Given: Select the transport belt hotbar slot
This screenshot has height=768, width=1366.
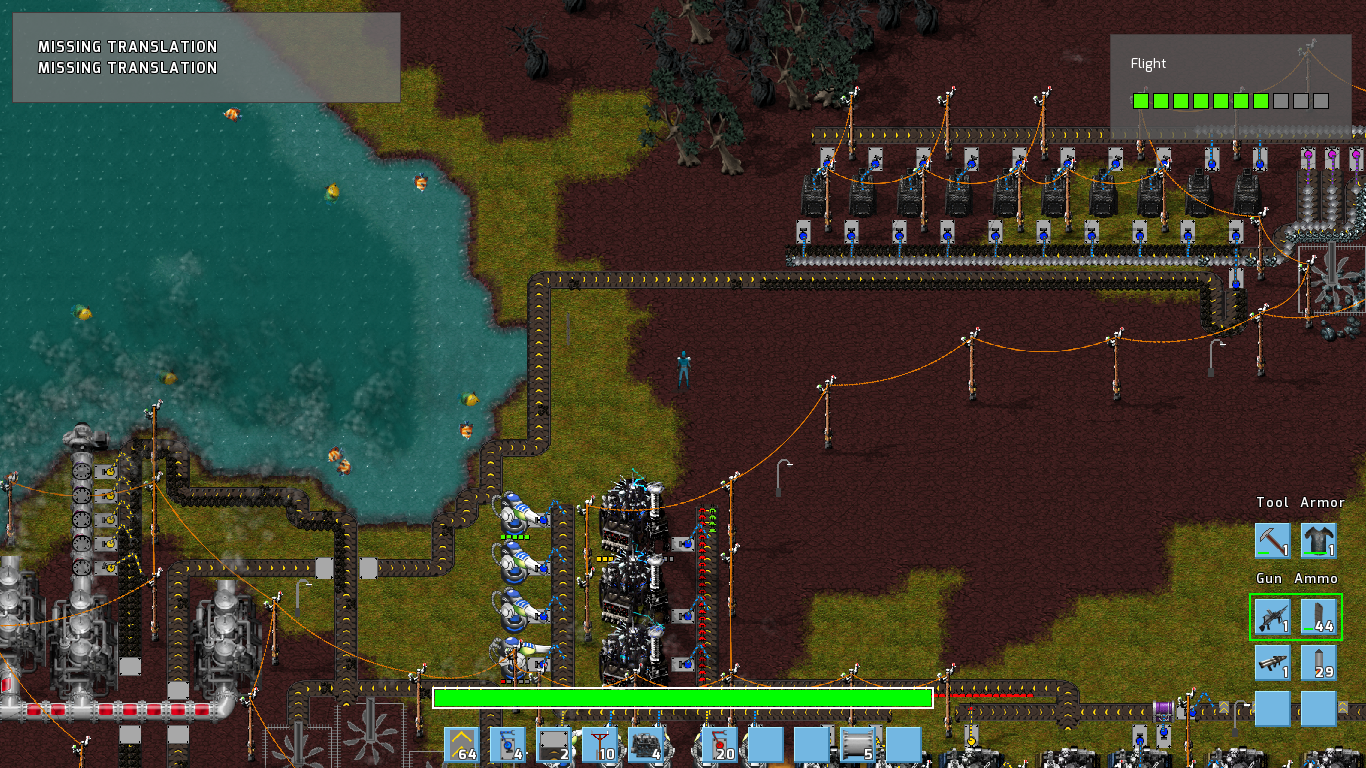Looking at the screenshot, I should [x=462, y=744].
